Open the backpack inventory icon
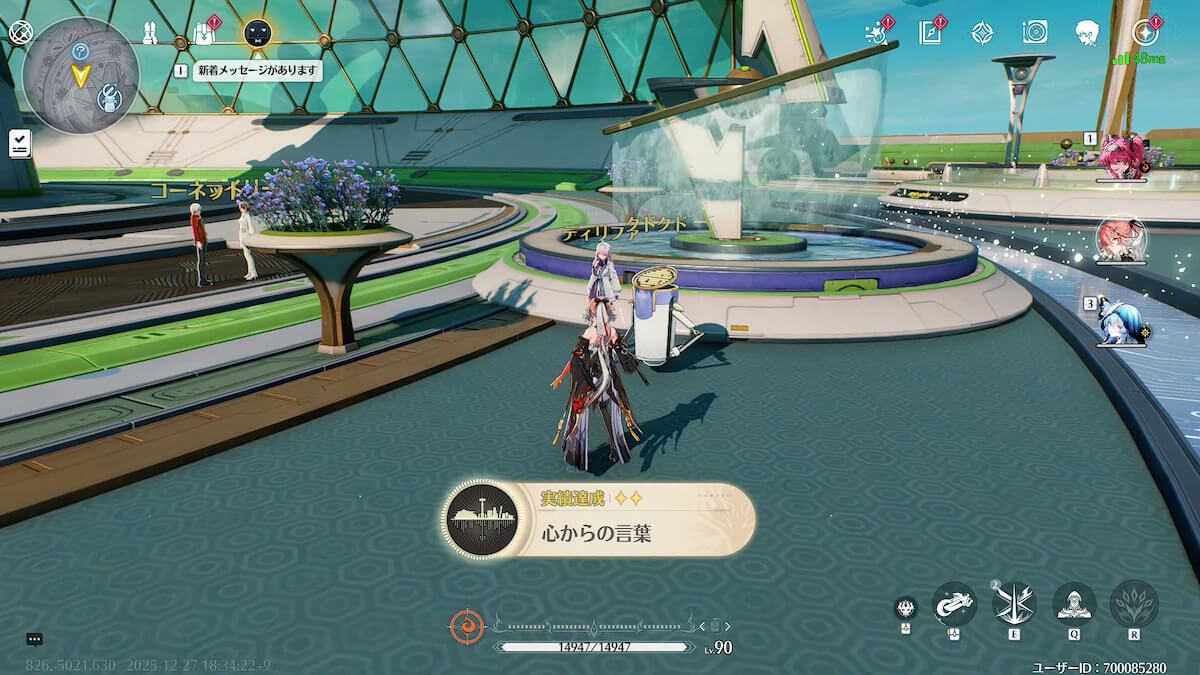This screenshot has width=1200, height=675. pyautogui.click(x=204, y=33)
